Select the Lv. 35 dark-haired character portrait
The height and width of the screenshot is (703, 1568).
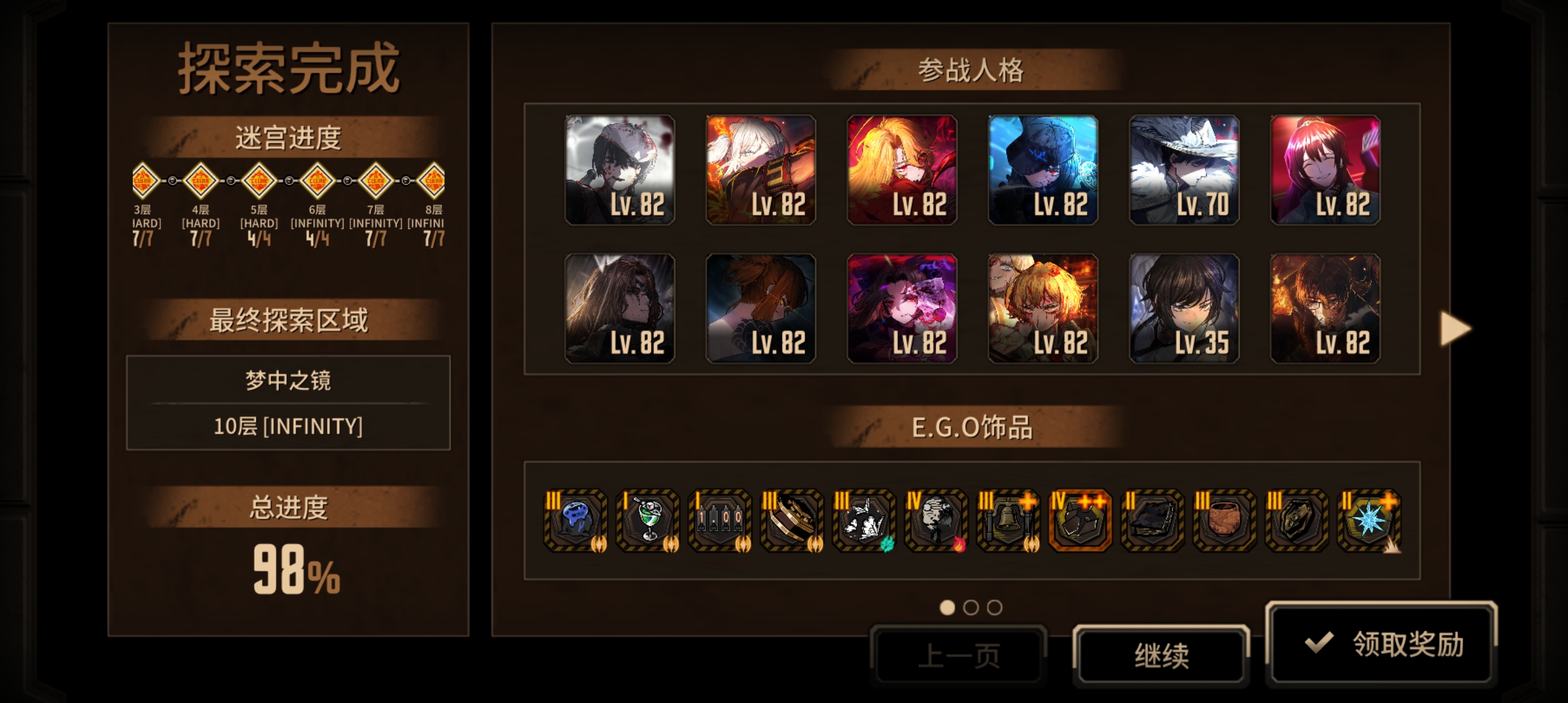(1184, 309)
